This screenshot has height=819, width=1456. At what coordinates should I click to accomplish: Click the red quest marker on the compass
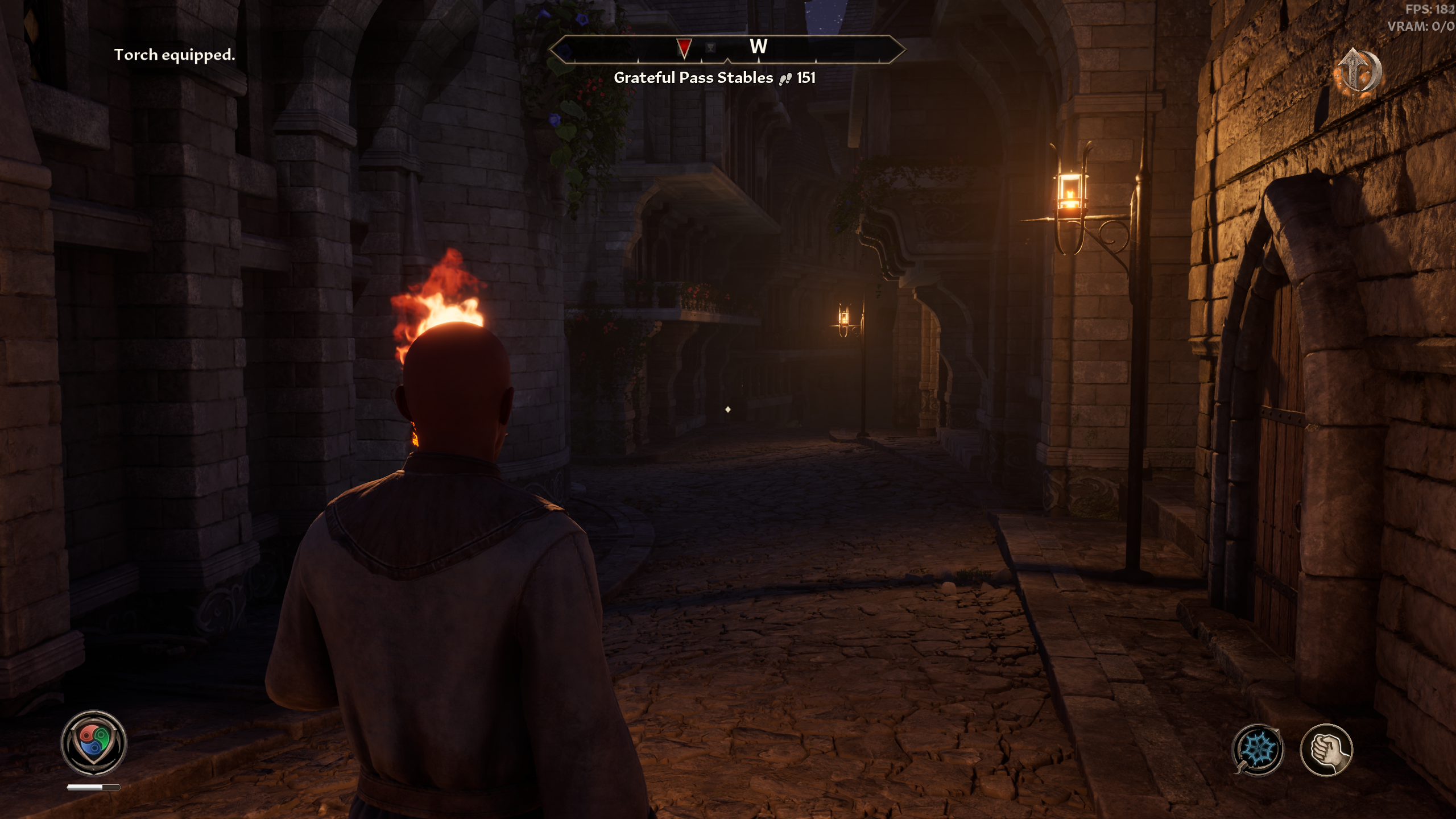pyautogui.click(x=684, y=48)
